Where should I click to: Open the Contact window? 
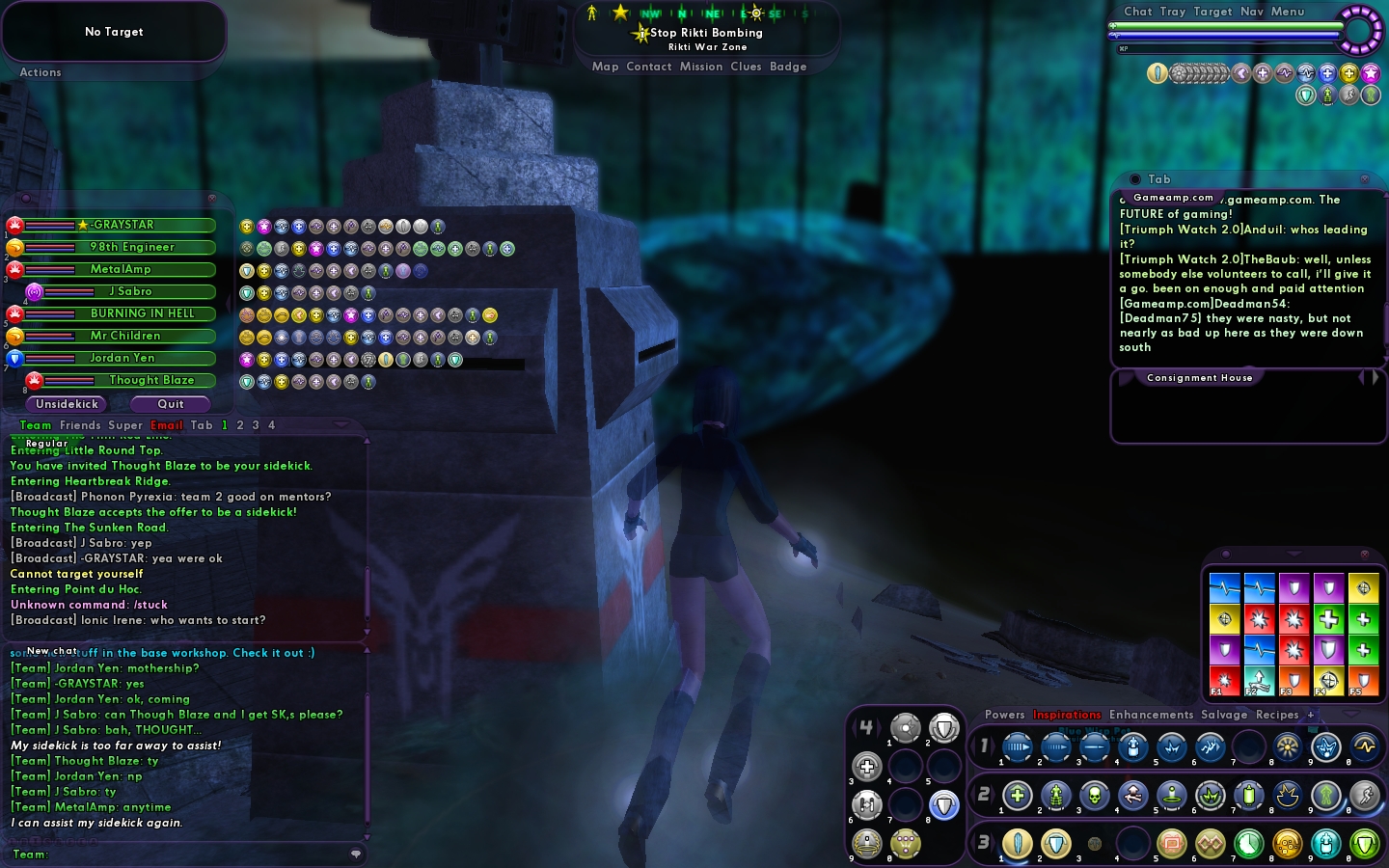pos(648,67)
